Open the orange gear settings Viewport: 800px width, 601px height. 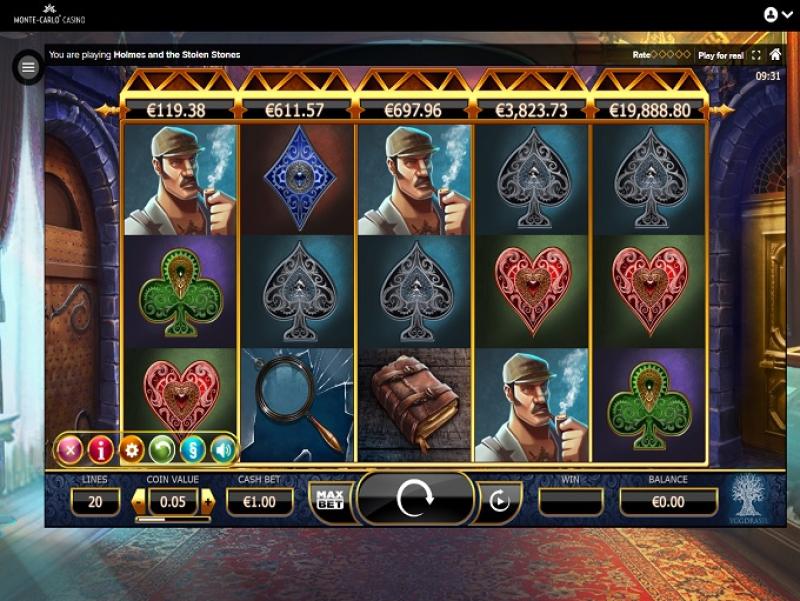131,450
